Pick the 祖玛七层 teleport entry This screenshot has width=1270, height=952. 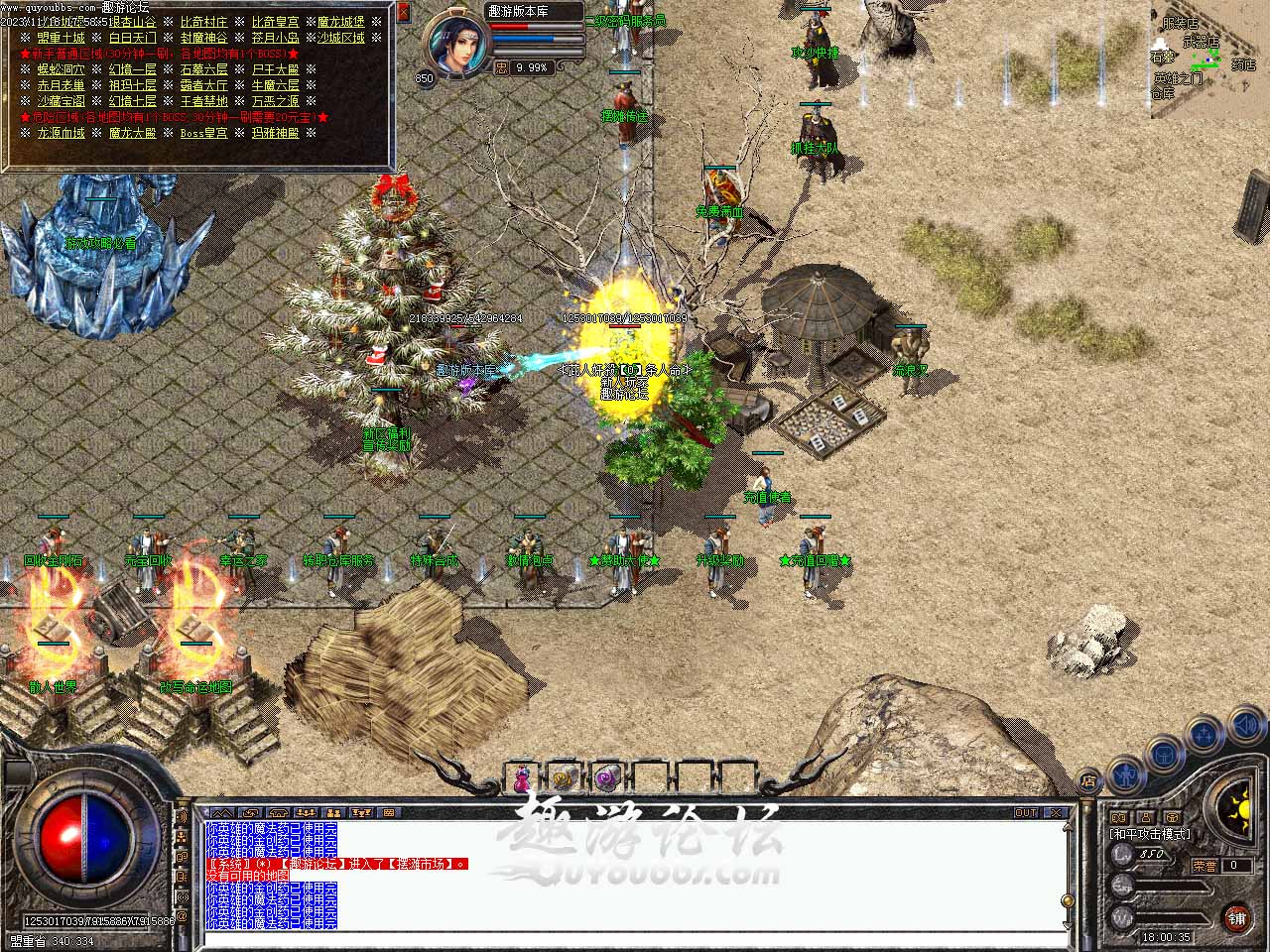coord(132,85)
